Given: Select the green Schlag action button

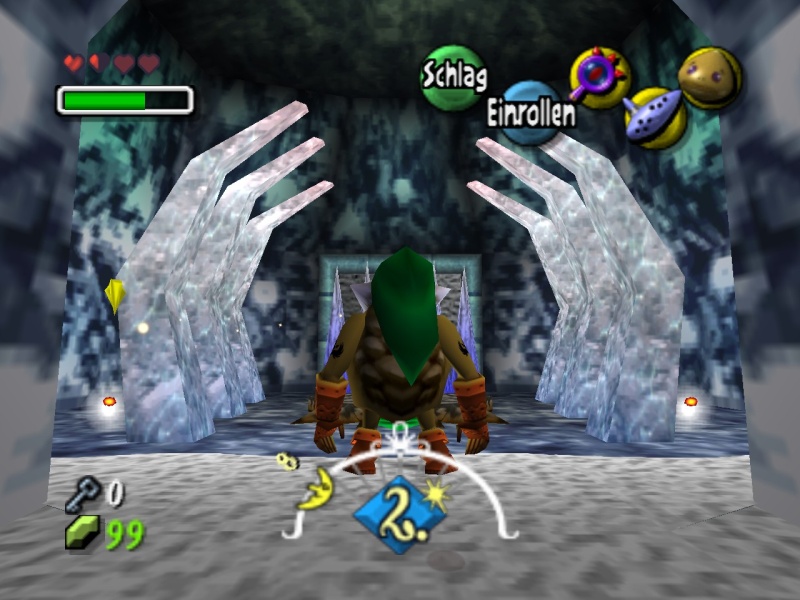Looking at the screenshot, I should click(452, 77).
